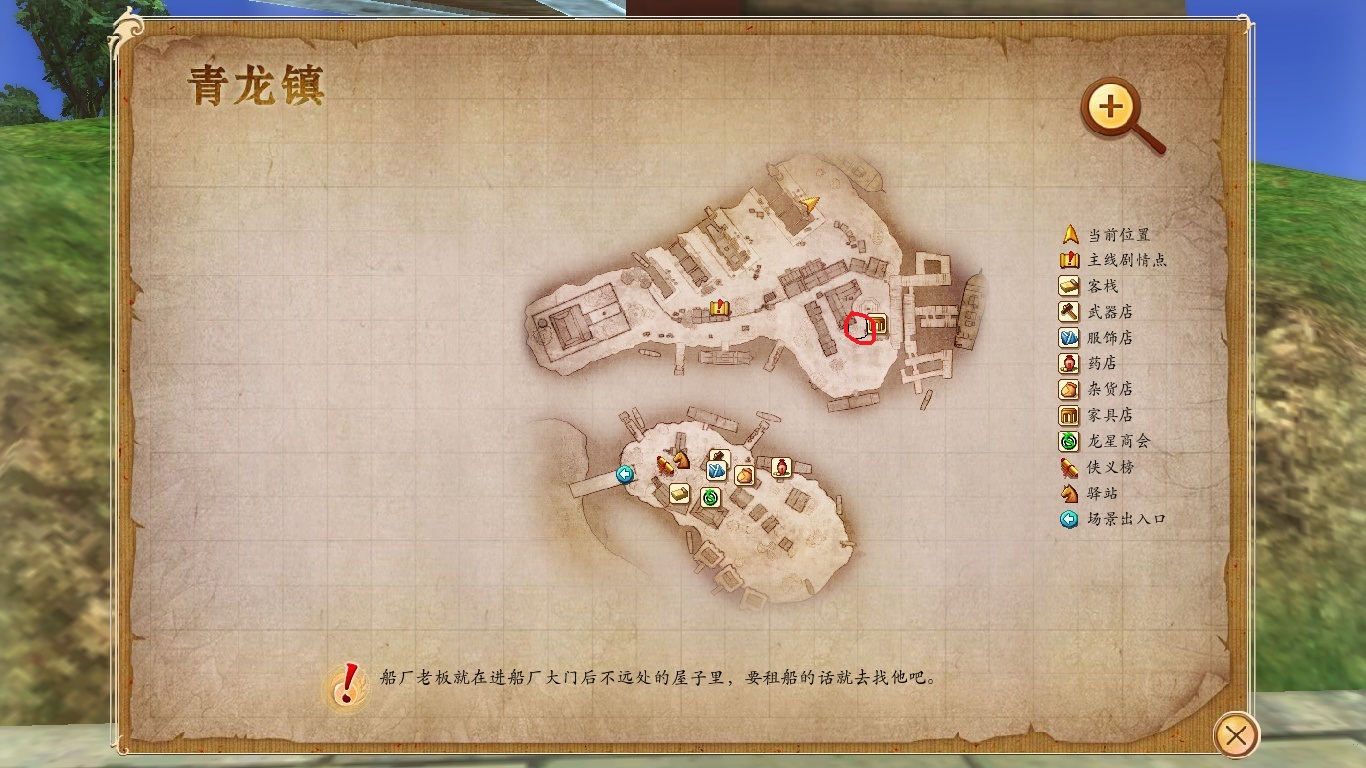Screen dimensions: 1366x768
Task: Choose the inn marker on the map
Action: (680, 493)
